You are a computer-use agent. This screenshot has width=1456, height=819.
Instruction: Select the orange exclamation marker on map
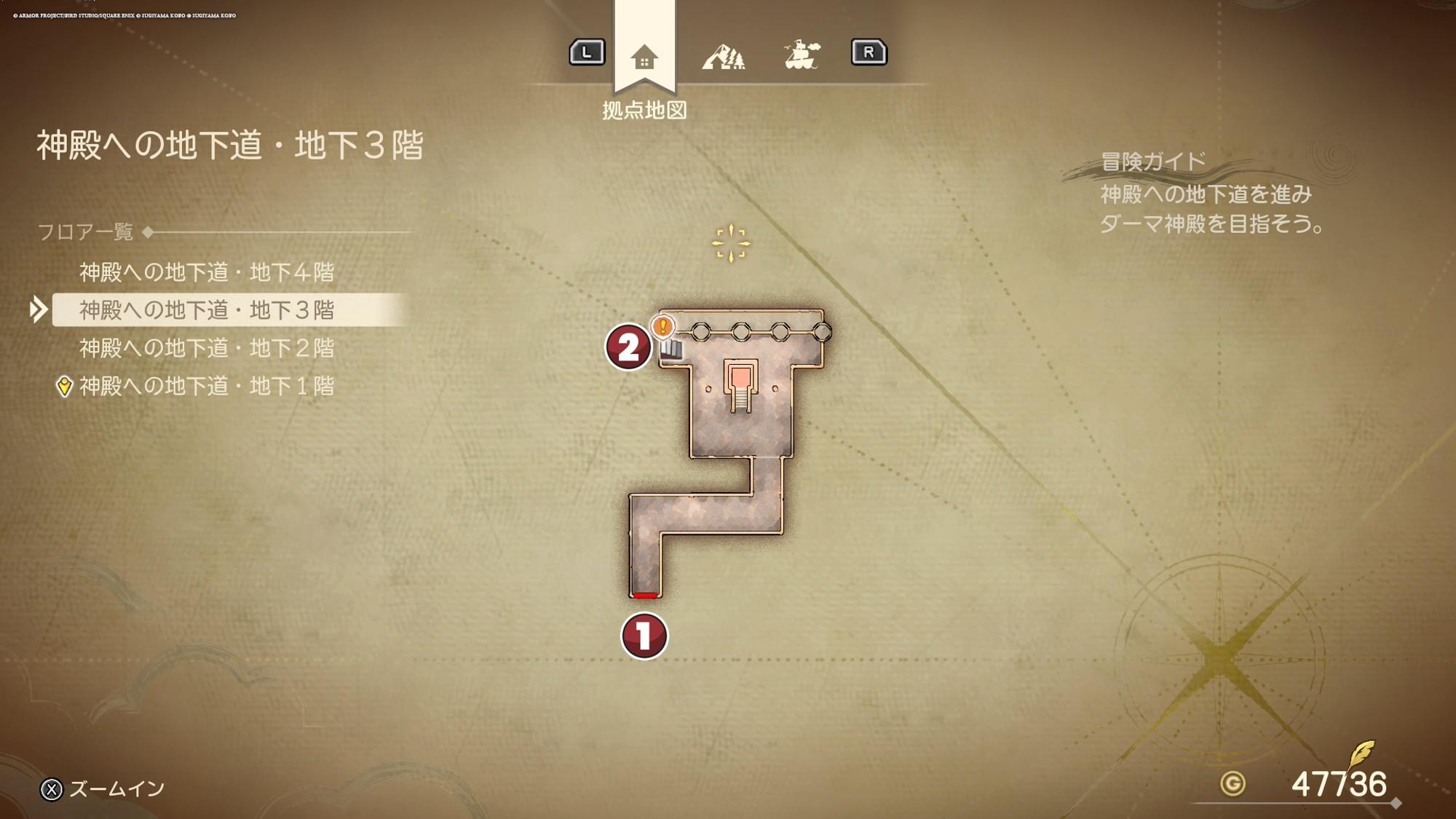tap(662, 326)
